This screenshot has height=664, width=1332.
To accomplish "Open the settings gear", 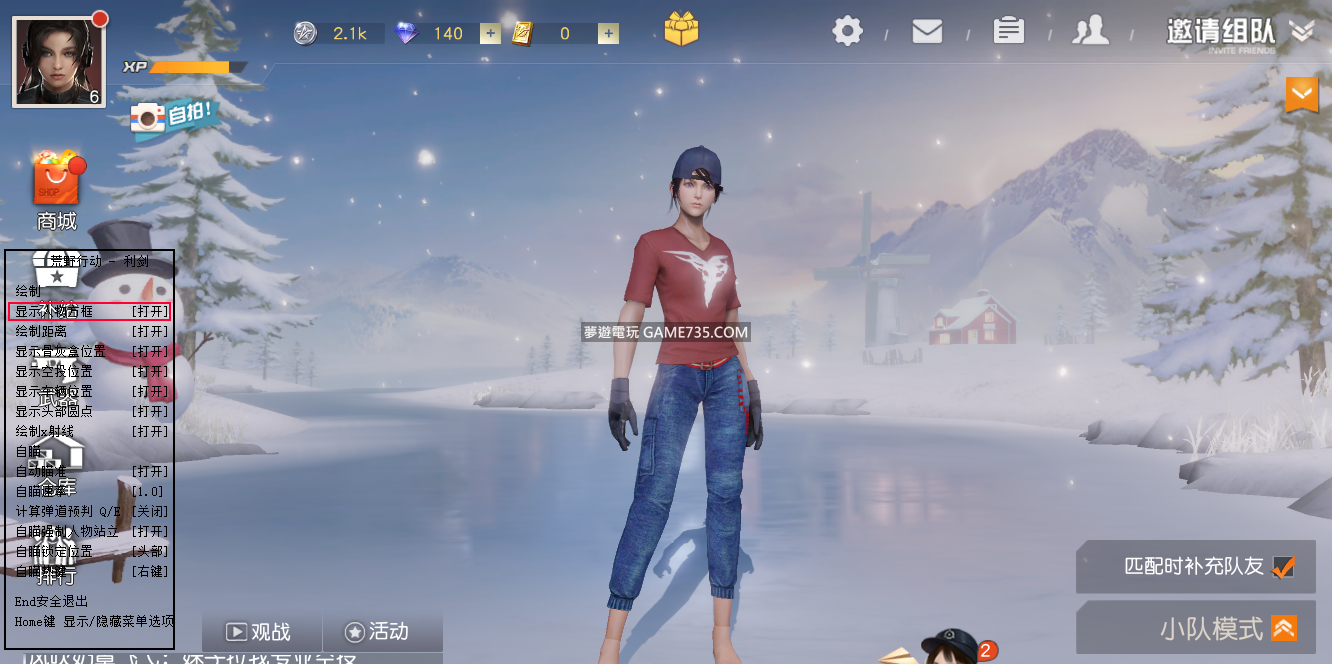I will click(x=847, y=31).
